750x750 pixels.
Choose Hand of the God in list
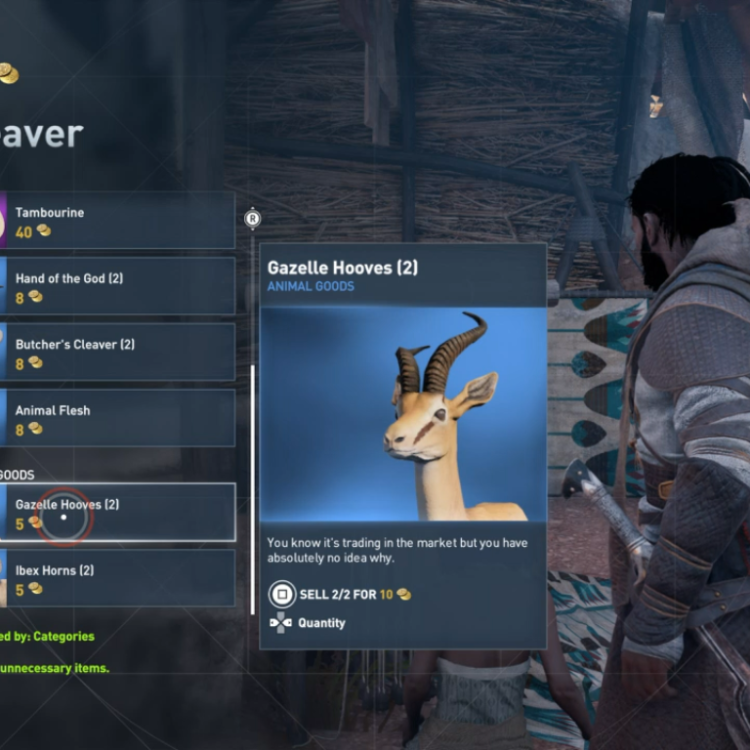pyautogui.click(x=118, y=287)
